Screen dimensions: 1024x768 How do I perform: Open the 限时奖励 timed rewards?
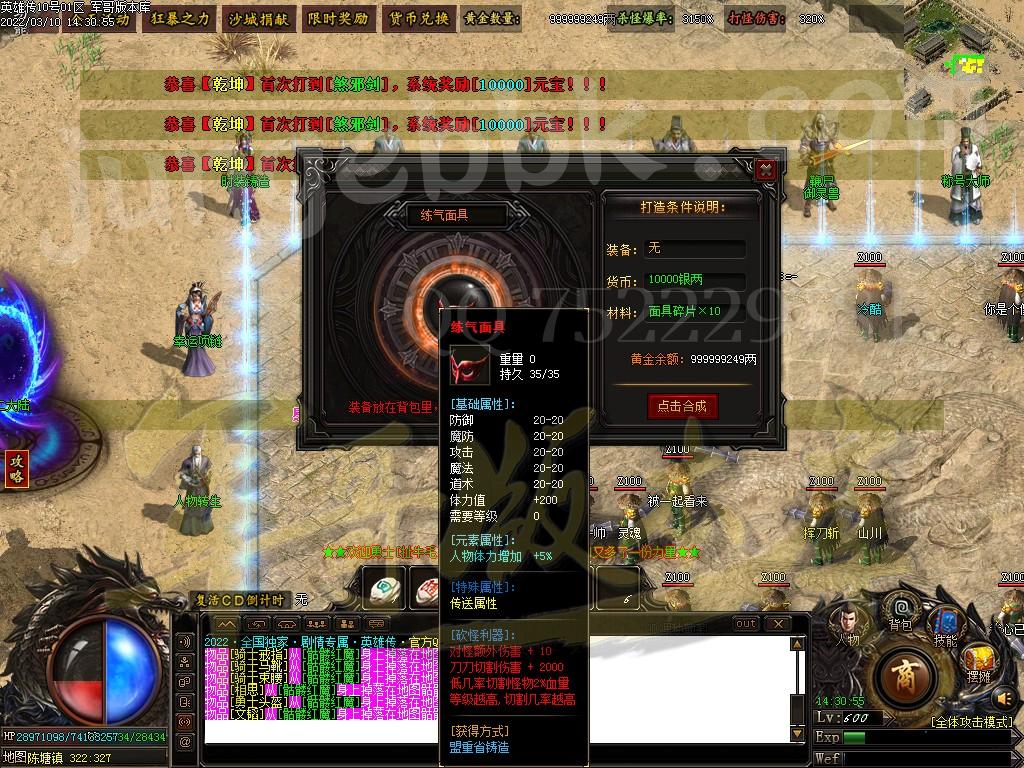point(337,18)
